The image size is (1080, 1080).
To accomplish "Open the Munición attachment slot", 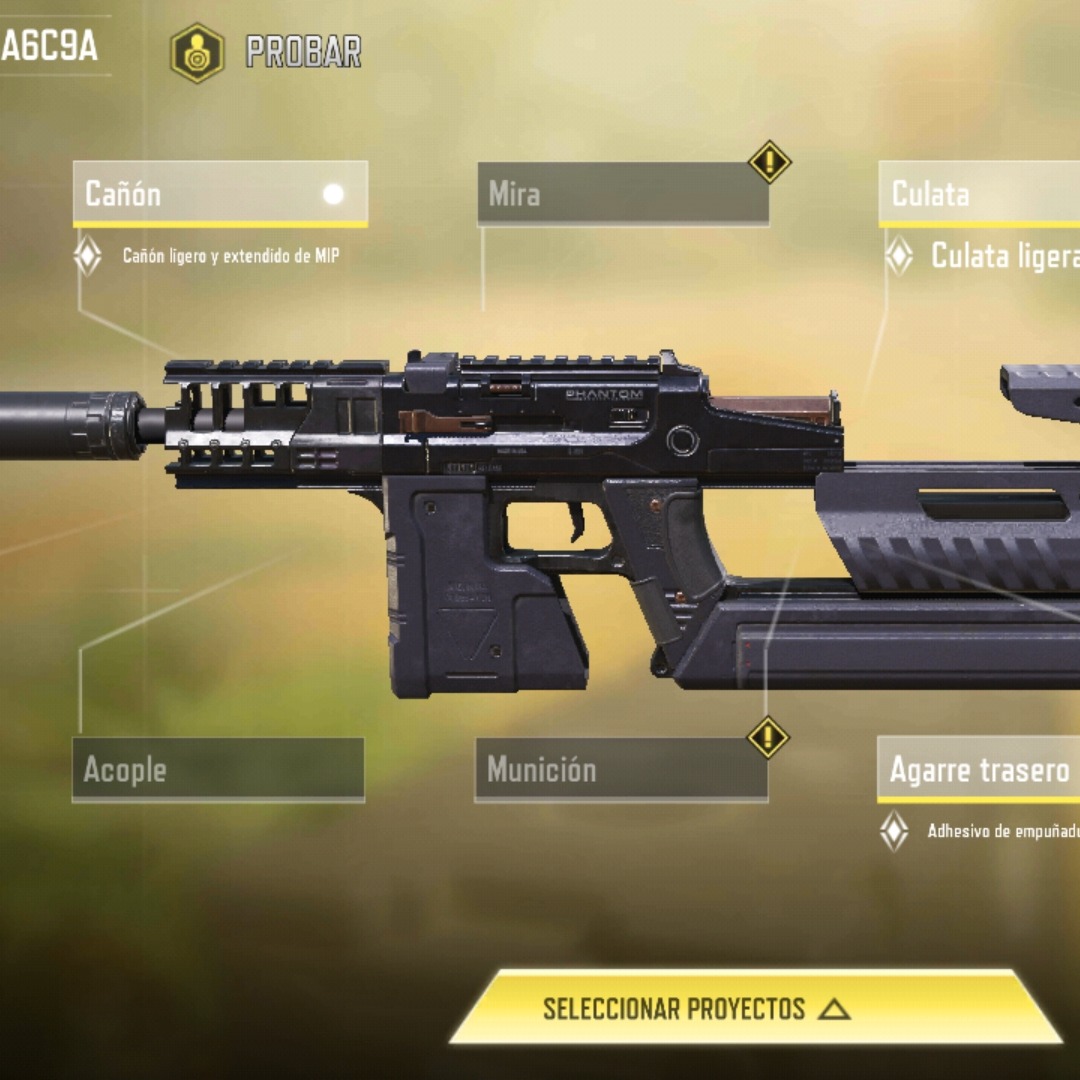I will pos(621,769).
